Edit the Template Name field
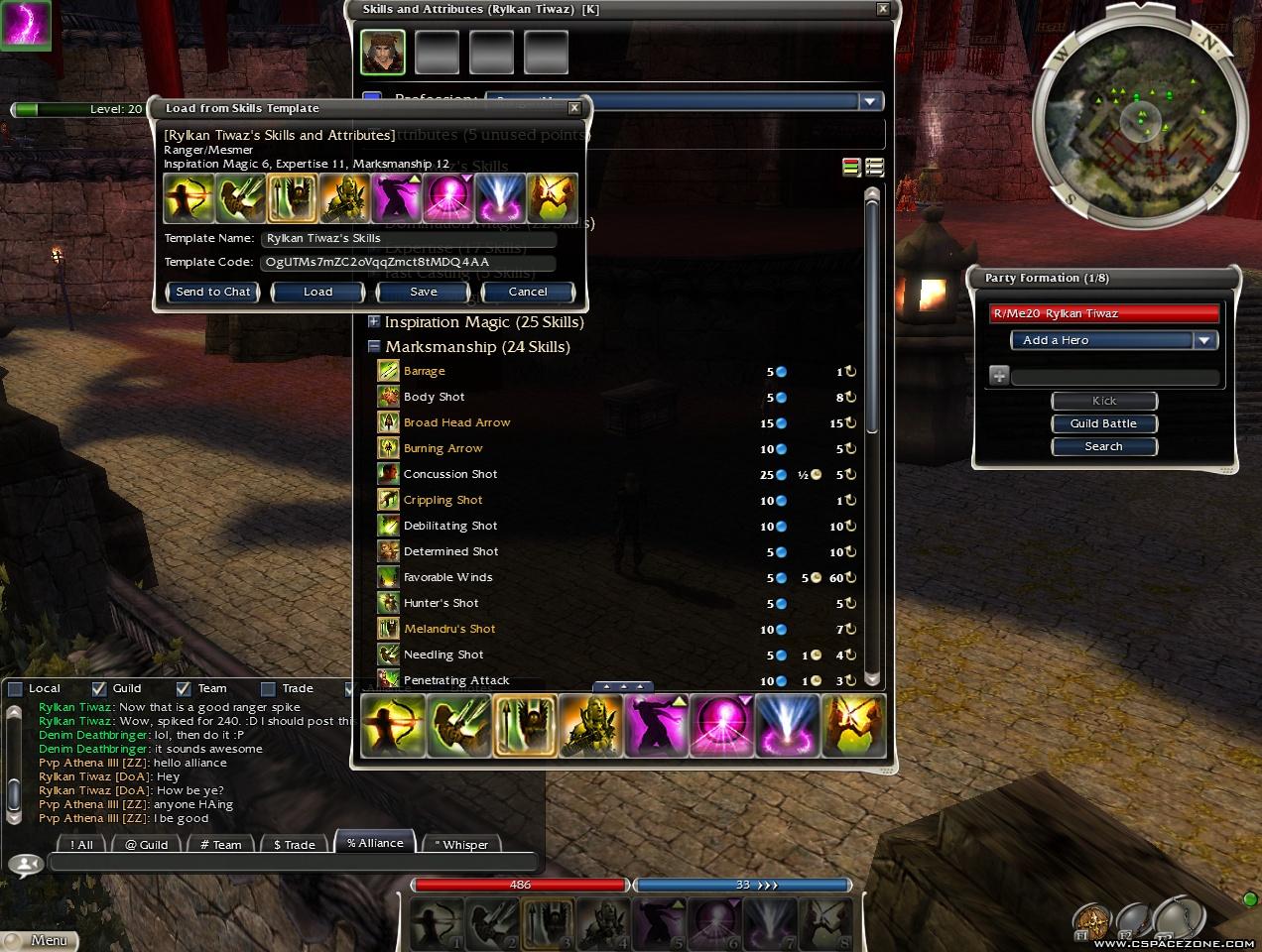Image resolution: width=1262 pixels, height=952 pixels. (x=409, y=238)
